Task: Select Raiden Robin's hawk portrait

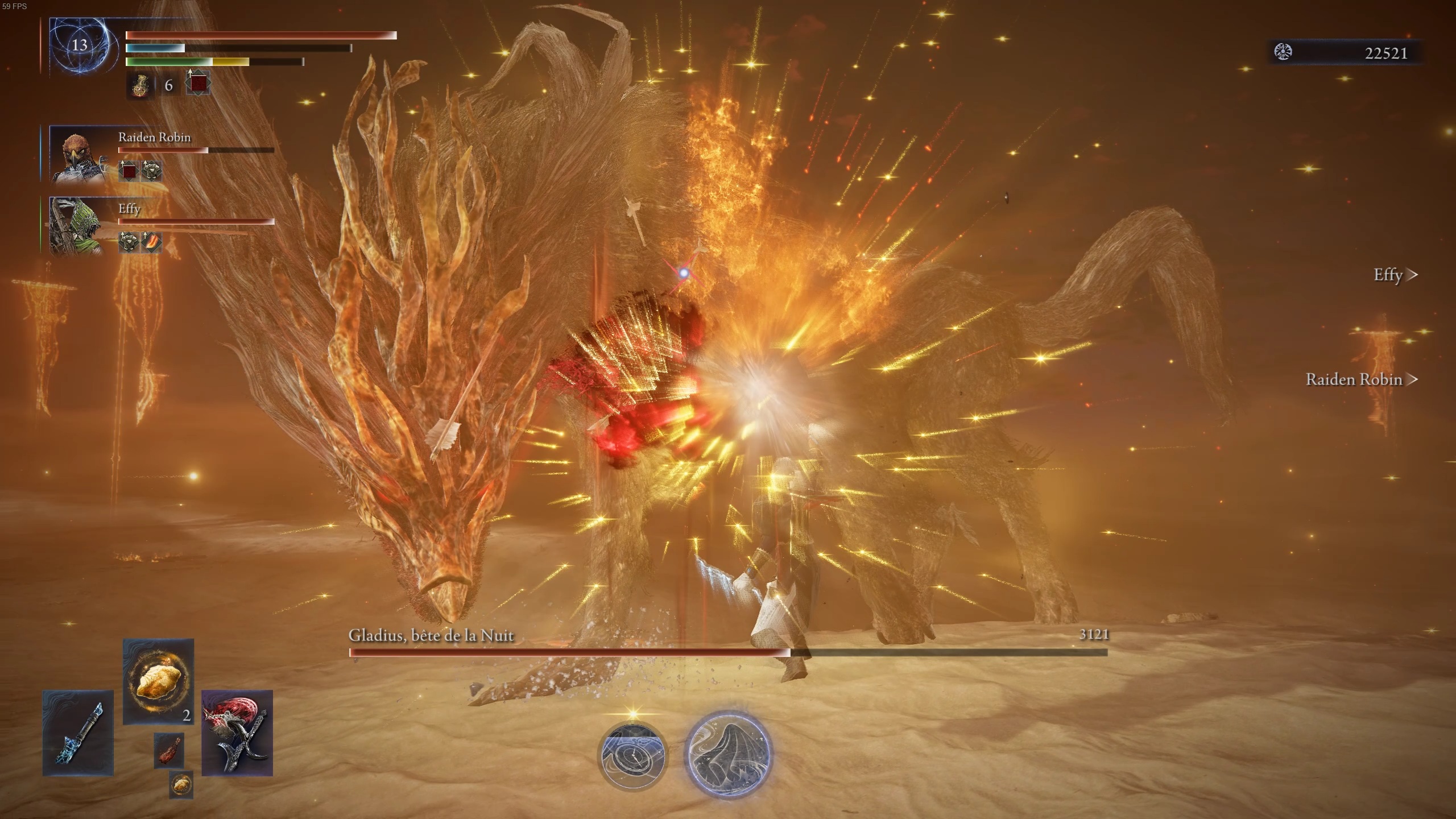Action: [77, 155]
